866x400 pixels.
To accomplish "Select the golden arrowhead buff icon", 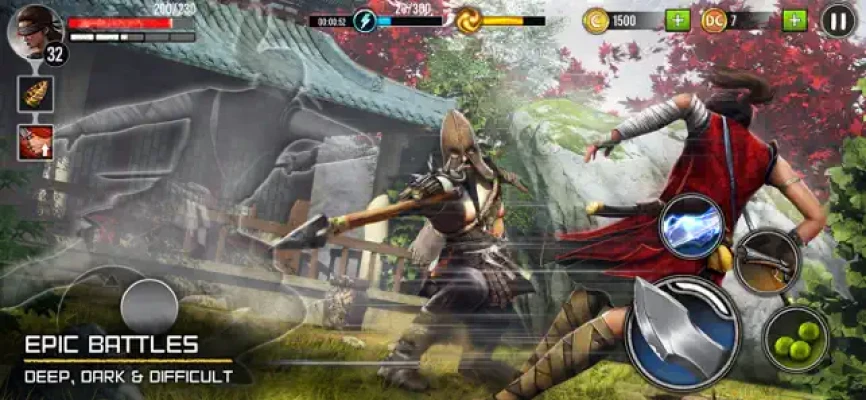I will pos(35,93).
